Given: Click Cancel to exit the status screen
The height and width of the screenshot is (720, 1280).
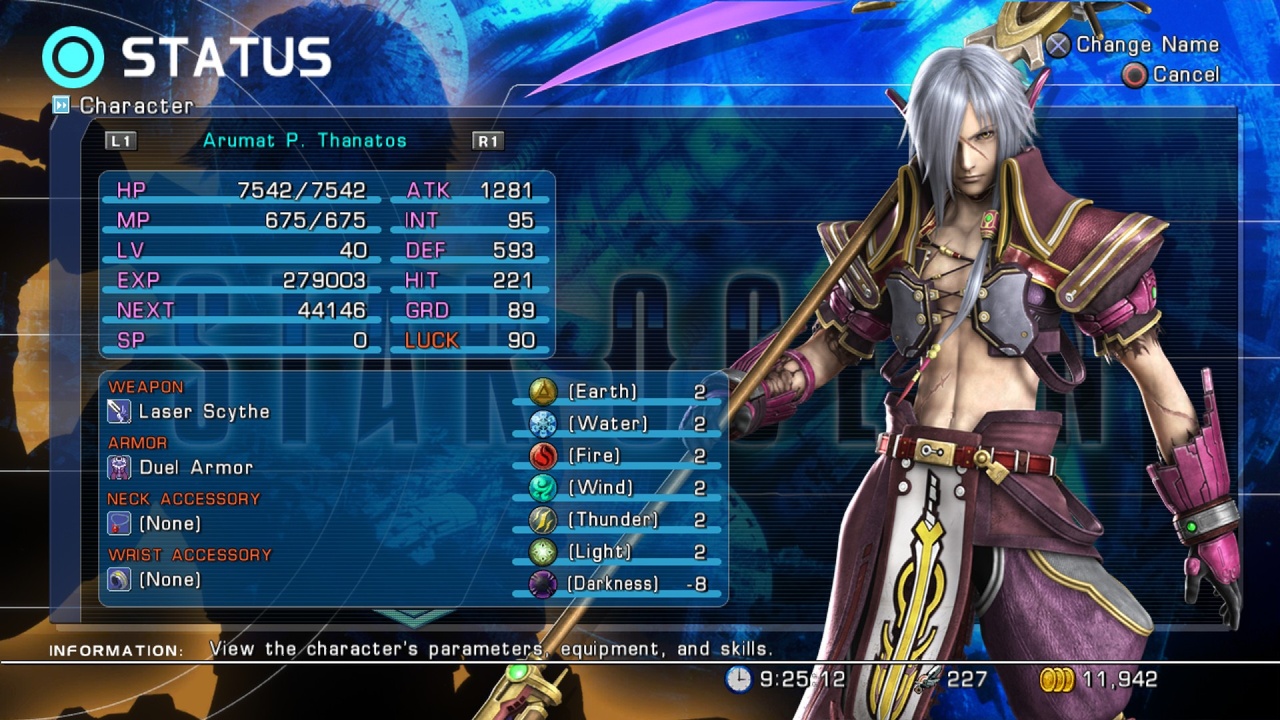Looking at the screenshot, I should coord(1185,74).
